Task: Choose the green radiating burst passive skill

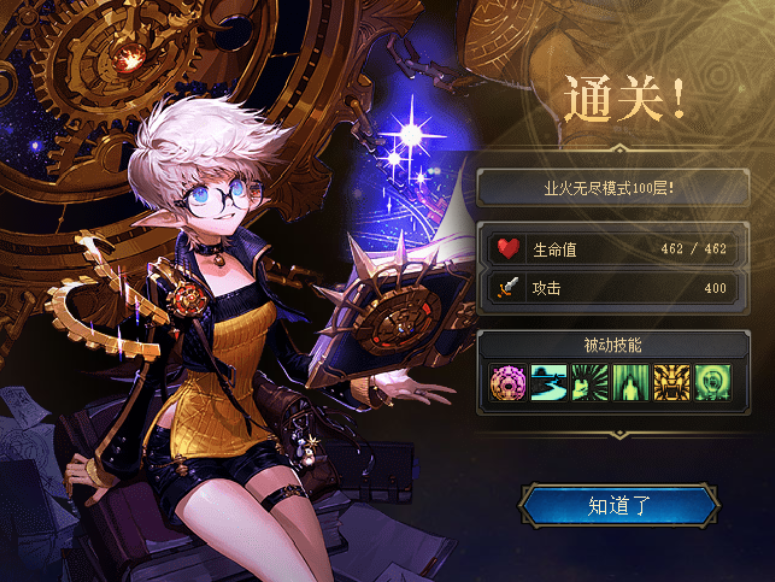Action: point(590,383)
